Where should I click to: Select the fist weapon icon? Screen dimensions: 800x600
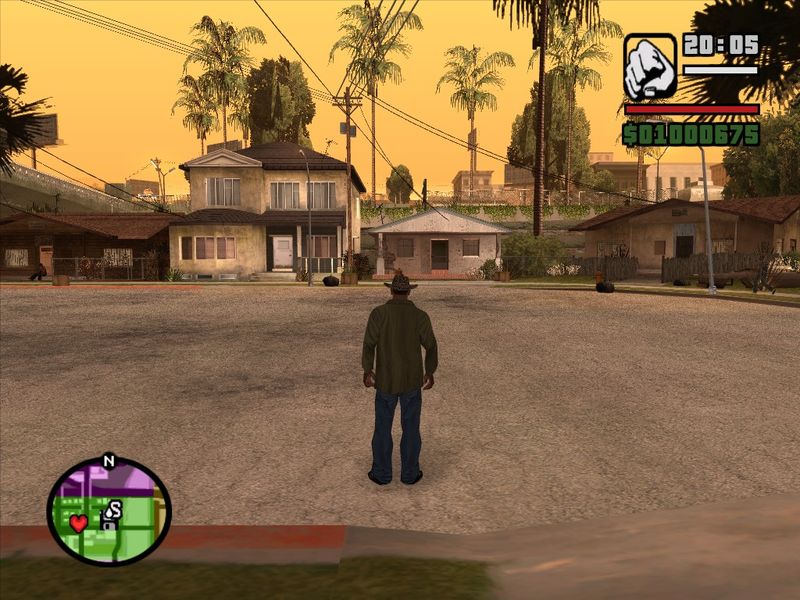[649, 67]
